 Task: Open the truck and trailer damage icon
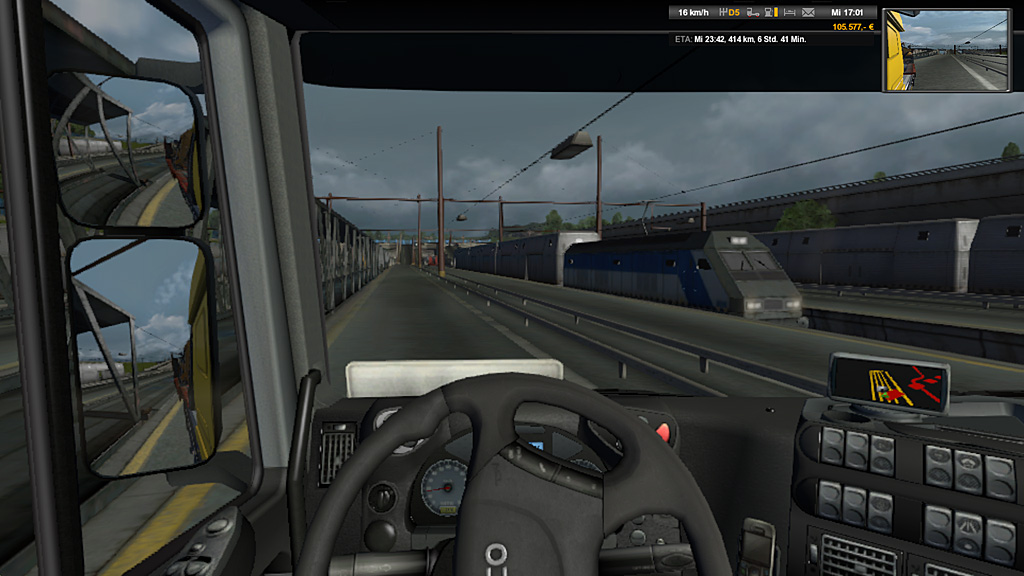coord(751,13)
